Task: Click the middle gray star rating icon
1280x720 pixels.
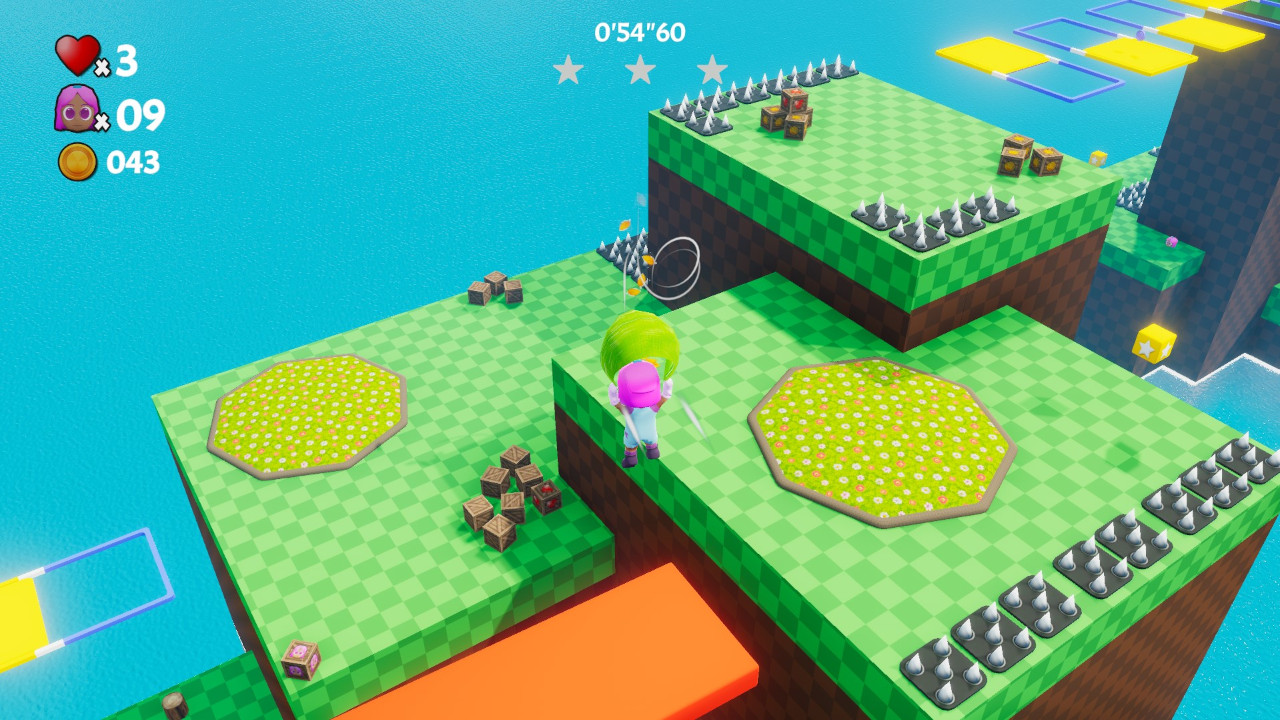Action: click(641, 70)
